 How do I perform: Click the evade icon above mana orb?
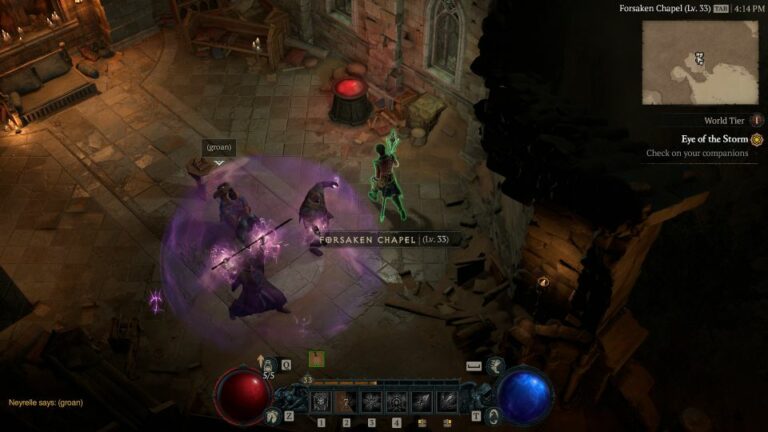coord(496,366)
